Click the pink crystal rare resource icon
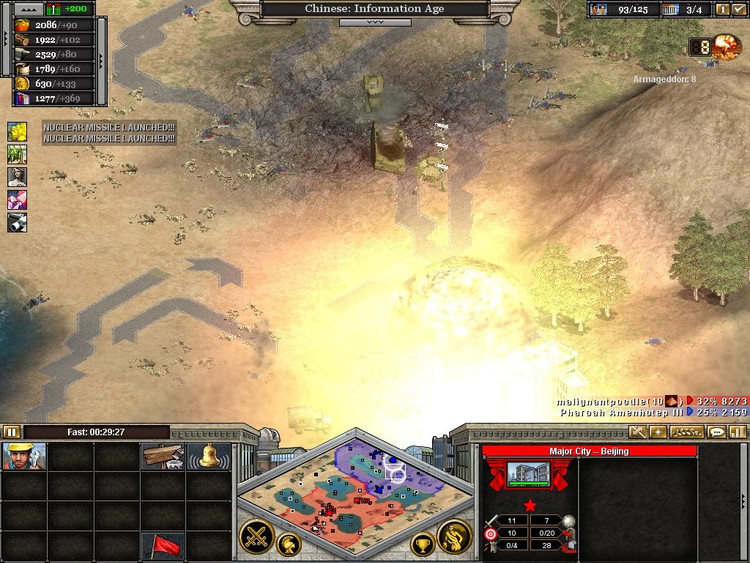Viewport: 750px width, 563px height. (x=17, y=200)
